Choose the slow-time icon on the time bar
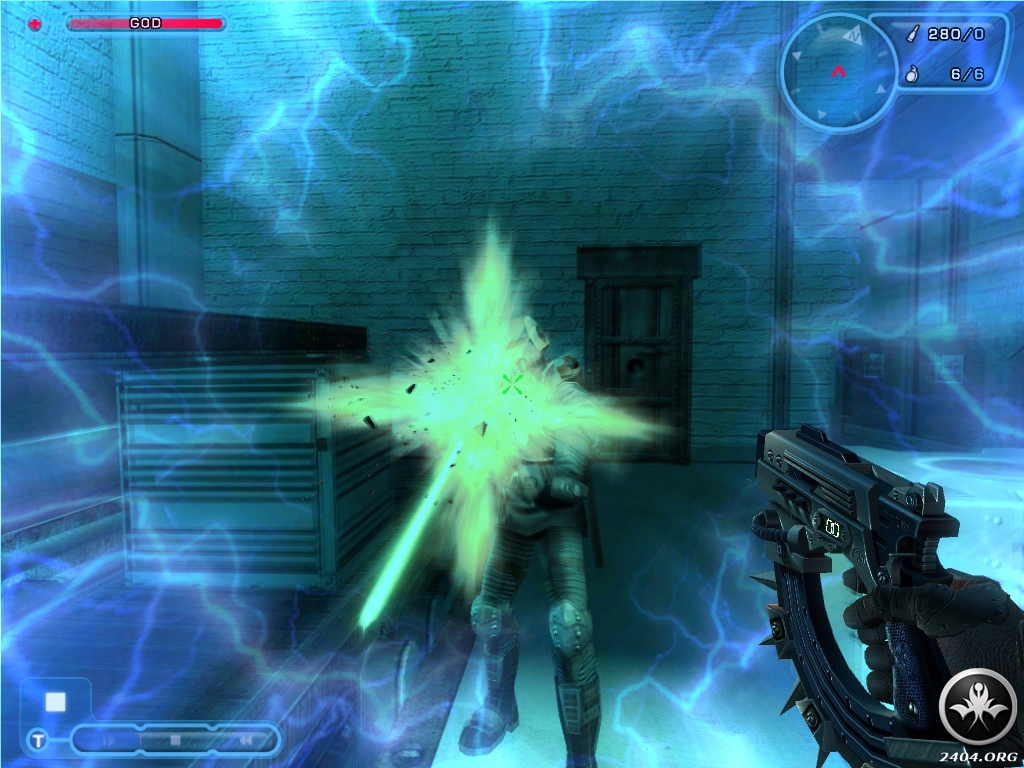Viewport: 1024px width, 768px height. pyautogui.click(x=108, y=741)
